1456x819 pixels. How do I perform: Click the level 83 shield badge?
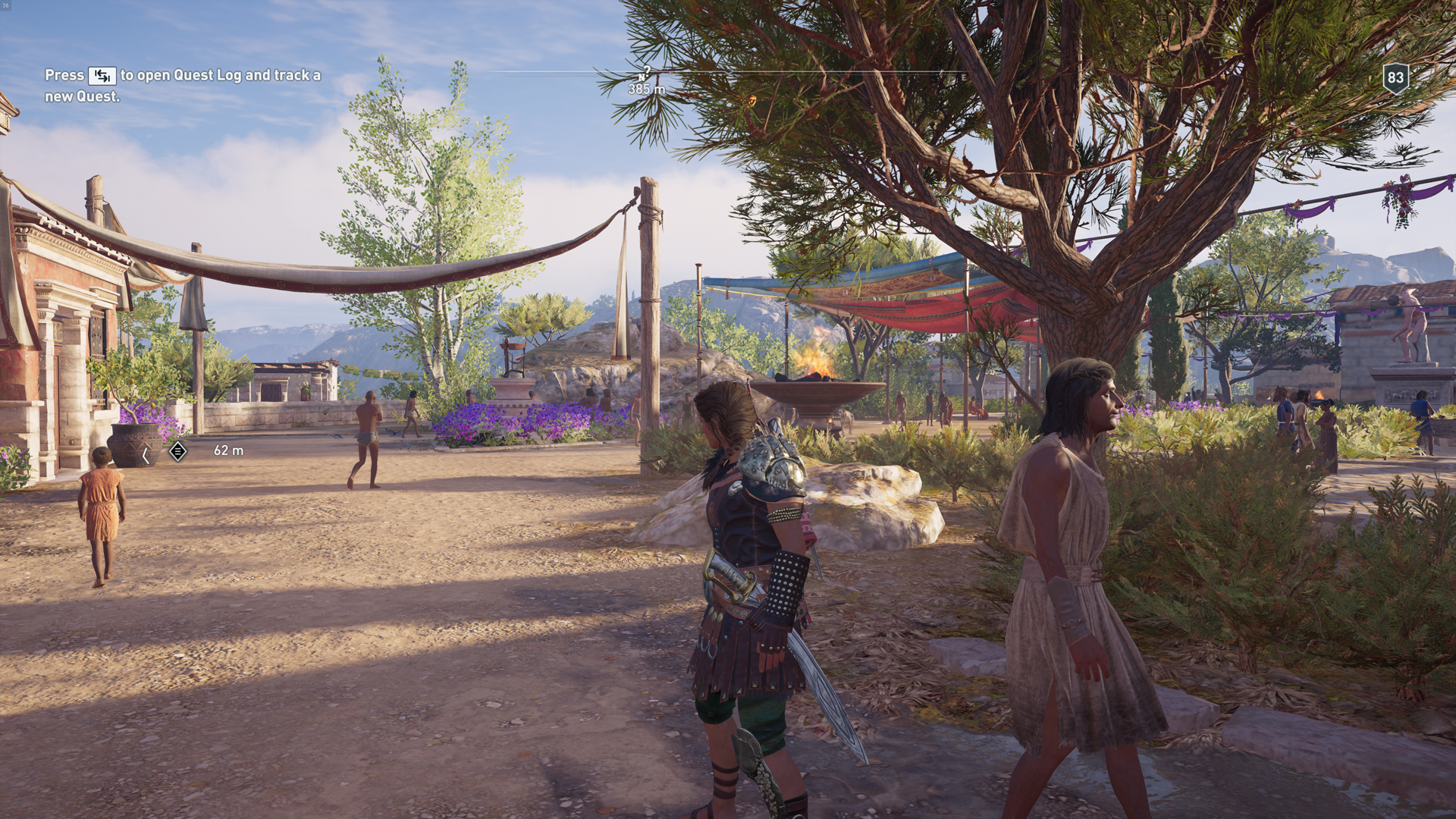1395,78
